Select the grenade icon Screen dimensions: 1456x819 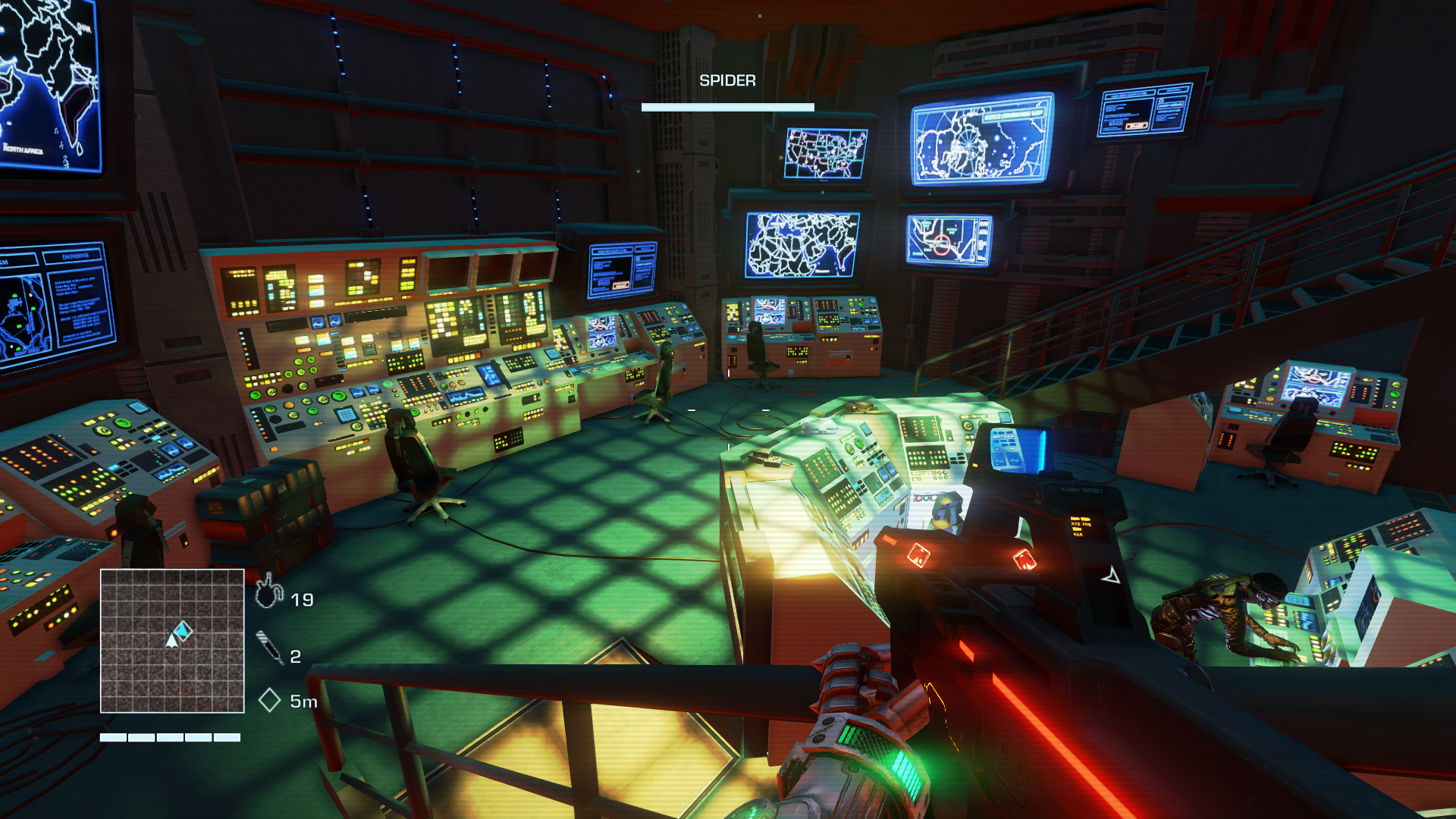tap(268, 592)
